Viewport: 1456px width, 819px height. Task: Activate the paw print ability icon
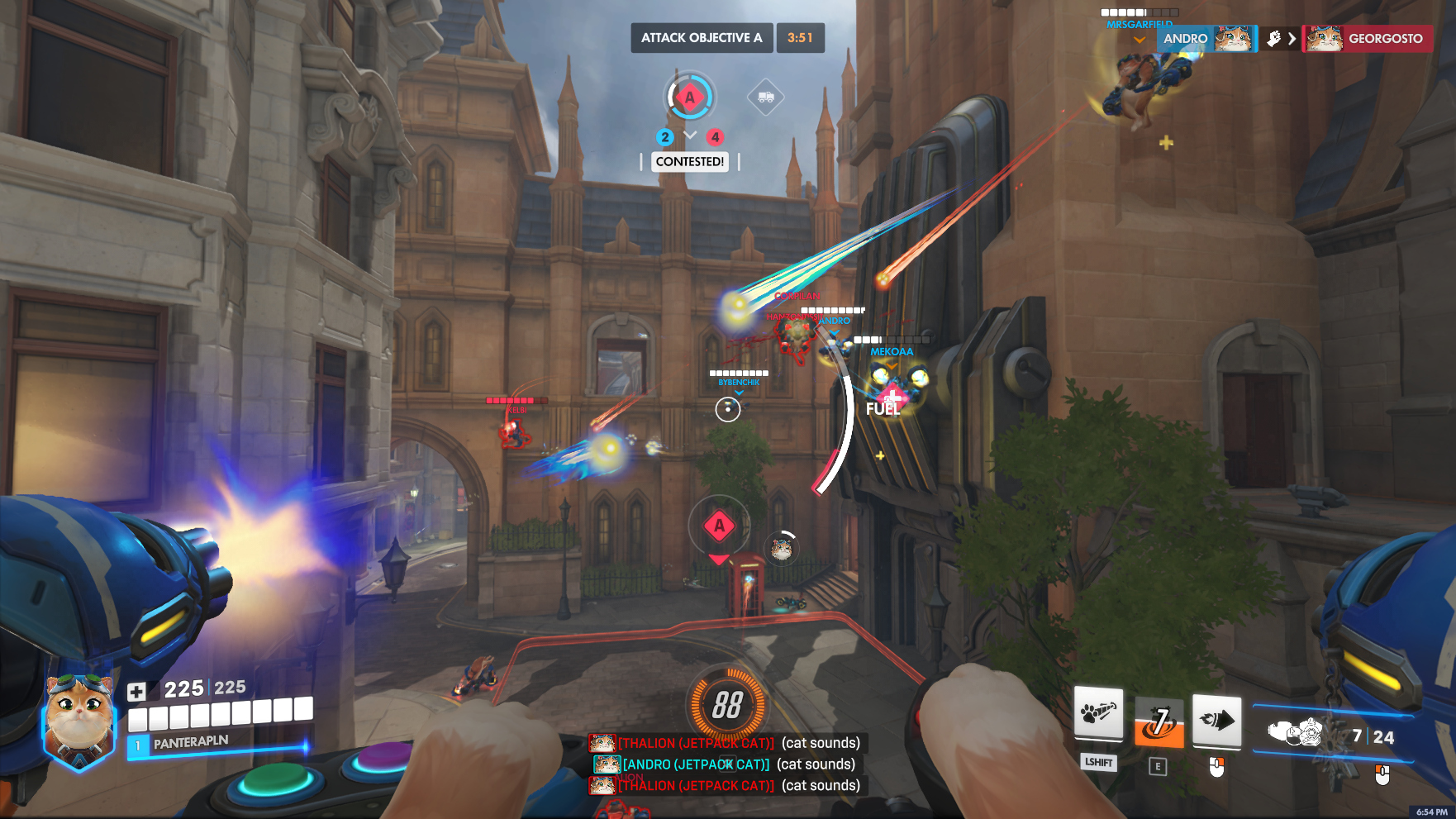1098,714
